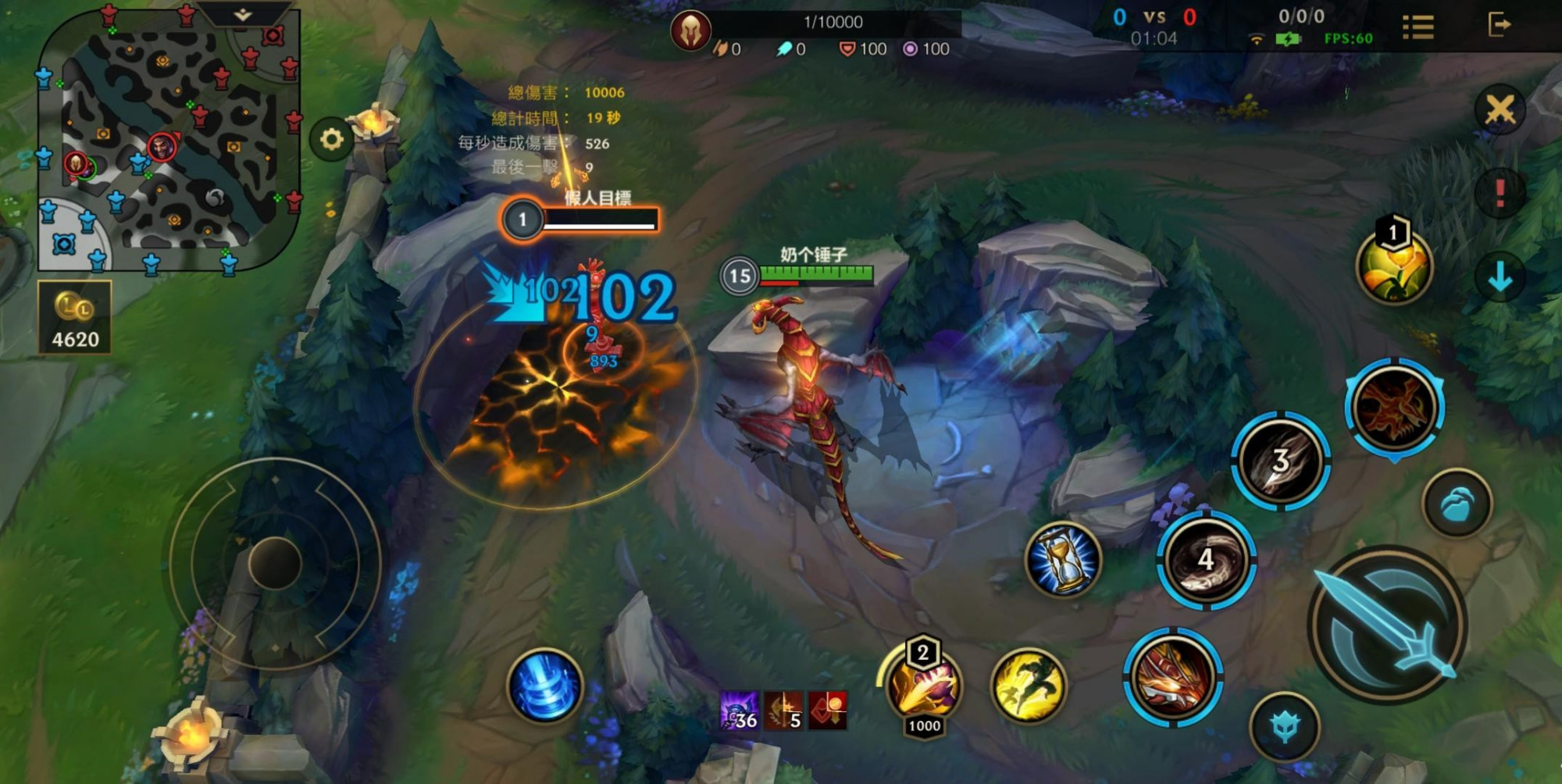Image resolution: width=1562 pixels, height=784 pixels.
Task: Use the Stasis hourglass item
Action: [1062, 559]
